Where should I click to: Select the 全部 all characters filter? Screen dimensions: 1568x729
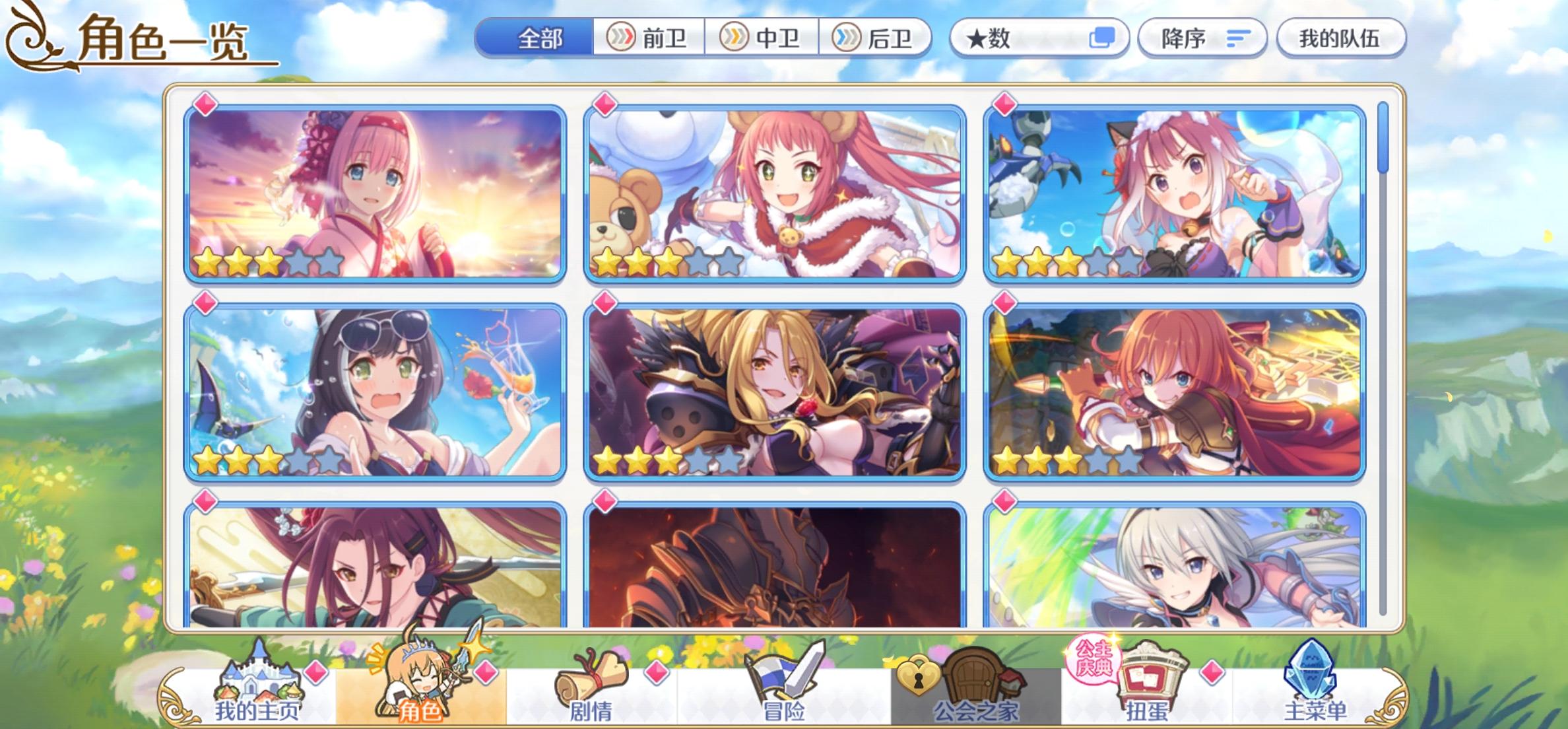[541, 38]
